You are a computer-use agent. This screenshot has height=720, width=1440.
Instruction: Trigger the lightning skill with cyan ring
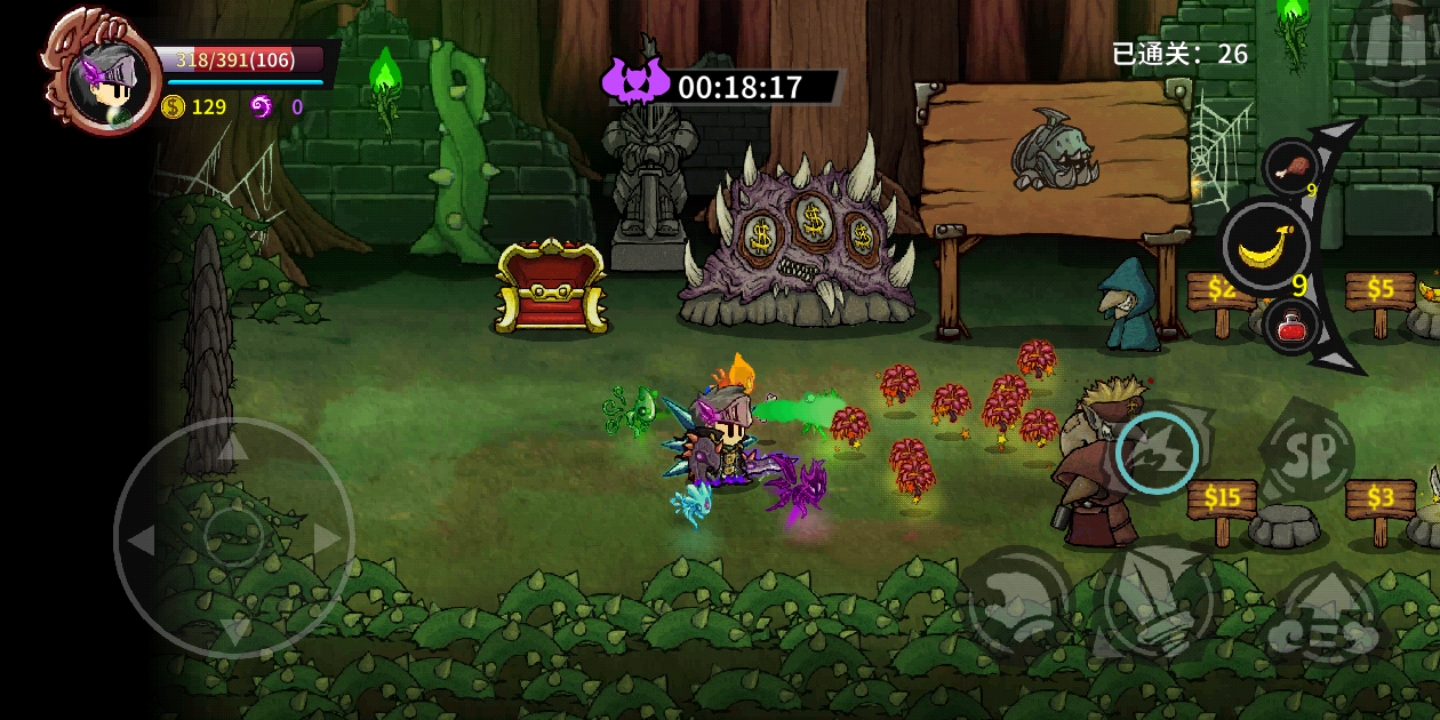[1159, 453]
